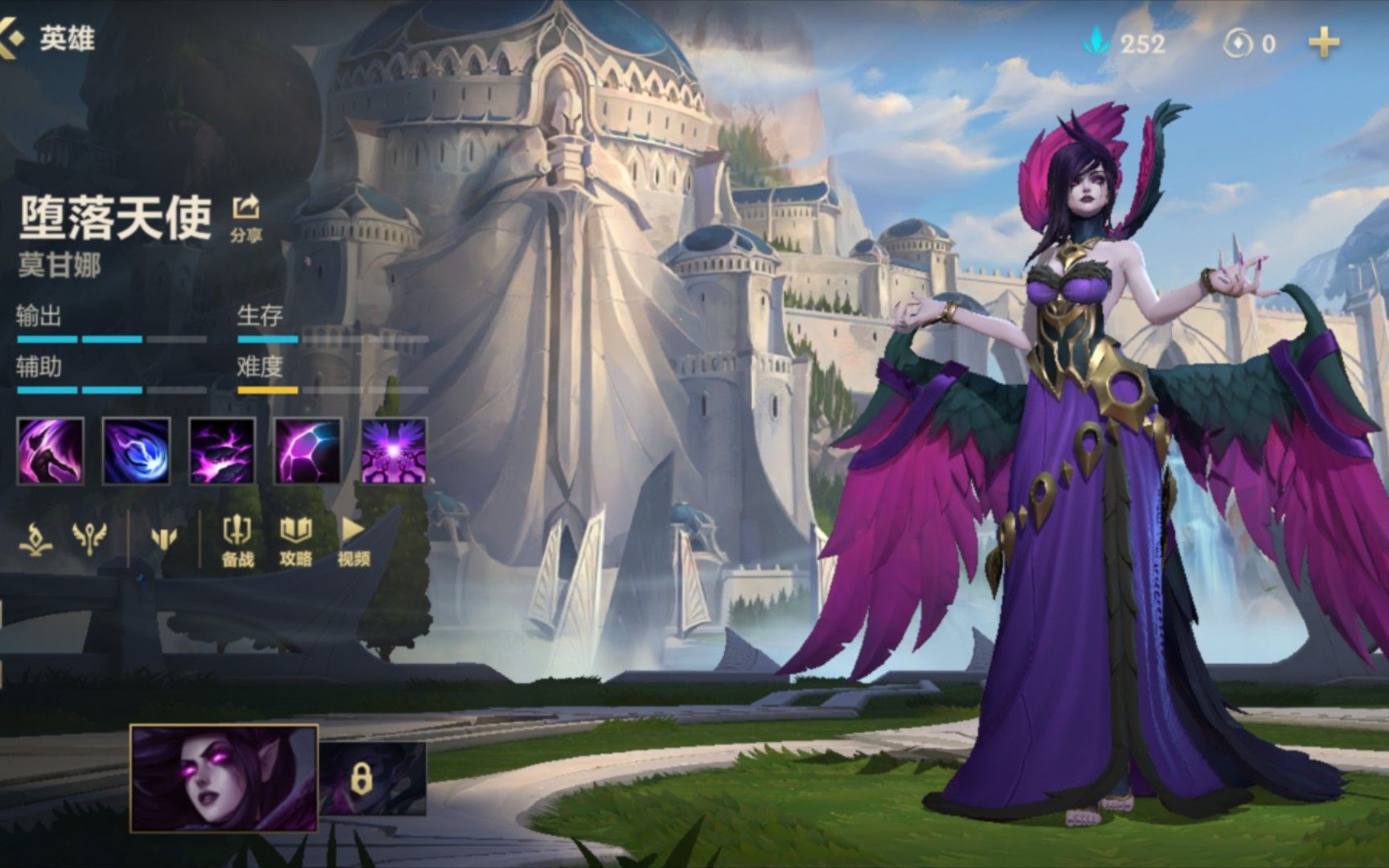Open the 备战 loadout page
The width and height of the screenshot is (1389, 868).
coord(237,541)
